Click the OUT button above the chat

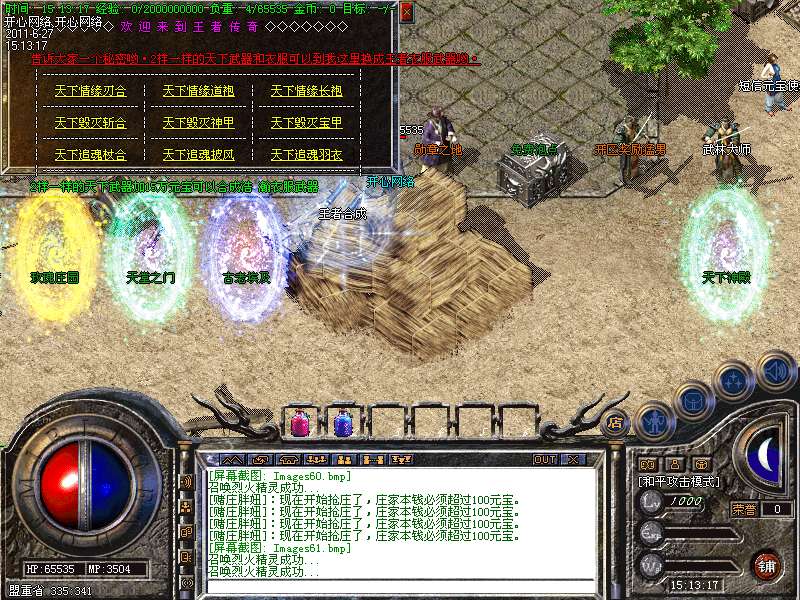pyautogui.click(x=545, y=459)
